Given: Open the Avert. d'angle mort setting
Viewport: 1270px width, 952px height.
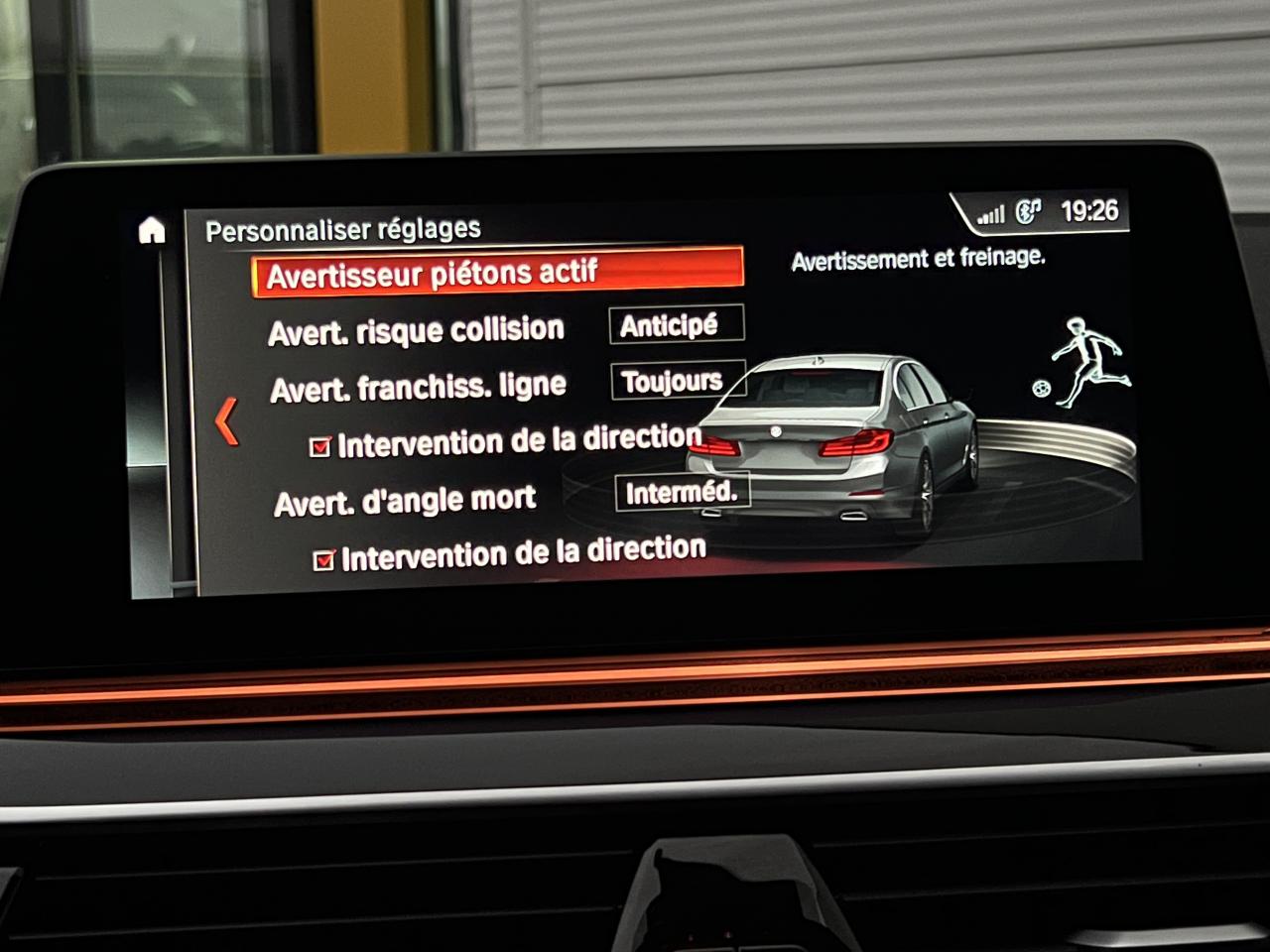Looking at the screenshot, I should click(405, 502).
